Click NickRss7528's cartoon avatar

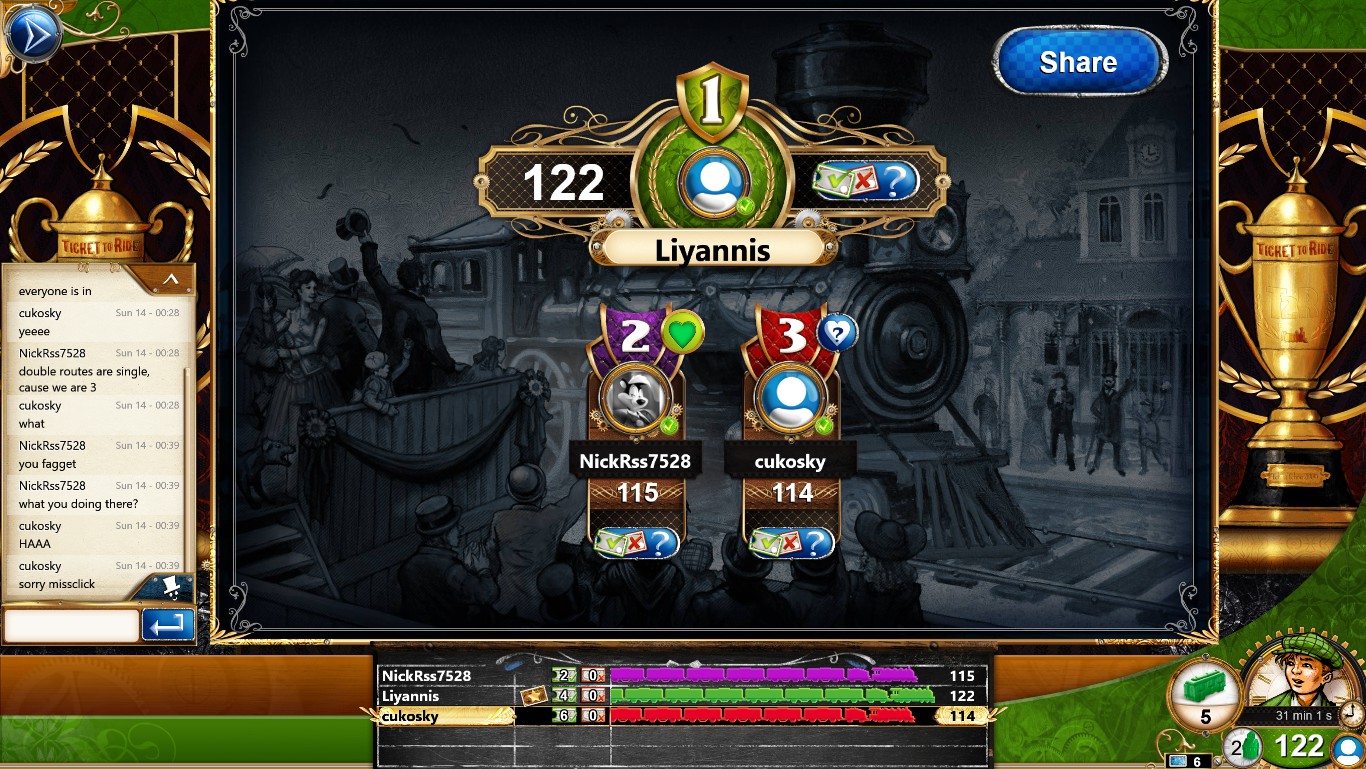[637, 400]
